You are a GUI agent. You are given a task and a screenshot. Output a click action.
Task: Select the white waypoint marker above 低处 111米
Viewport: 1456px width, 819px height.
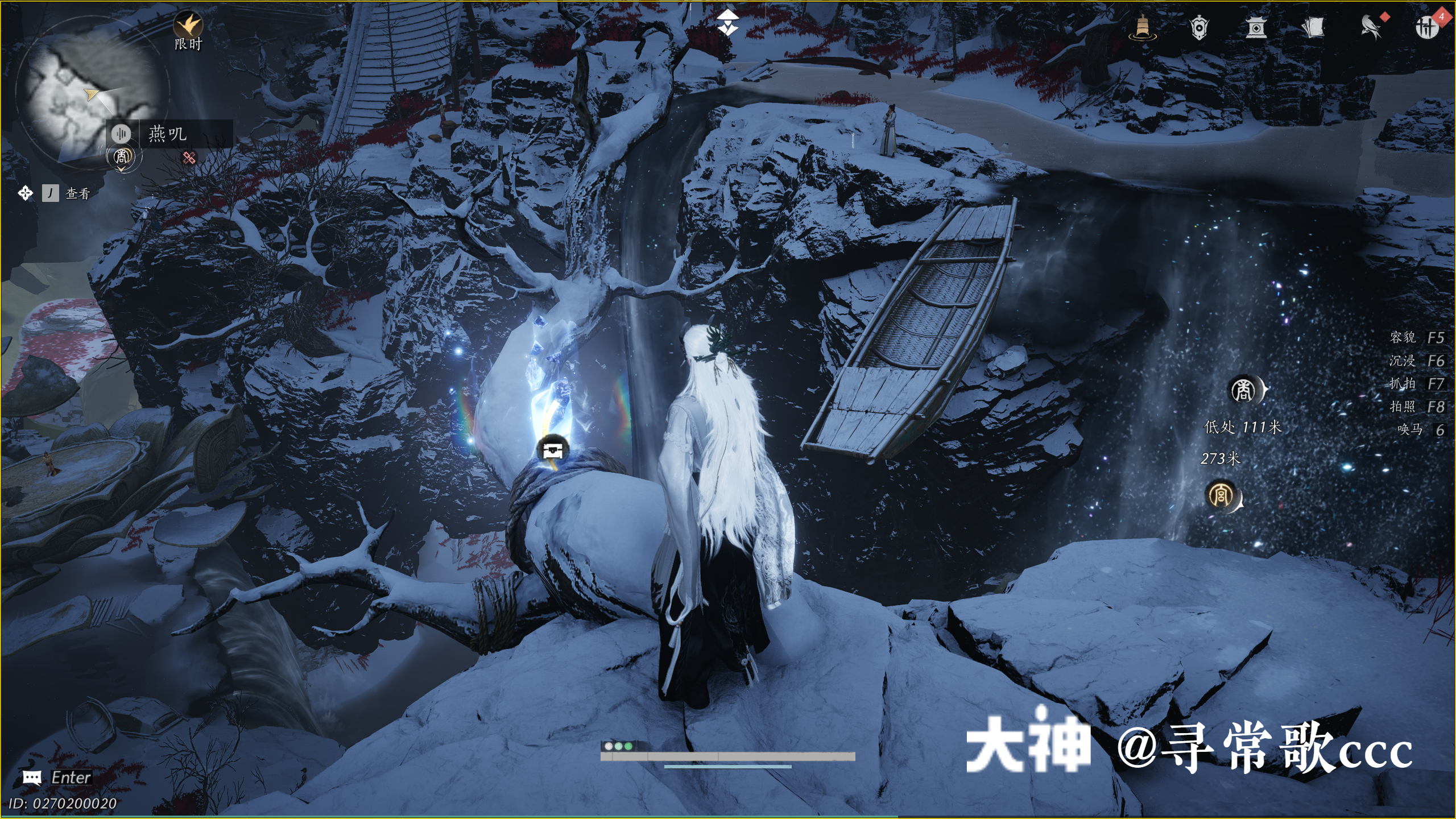[1244, 391]
